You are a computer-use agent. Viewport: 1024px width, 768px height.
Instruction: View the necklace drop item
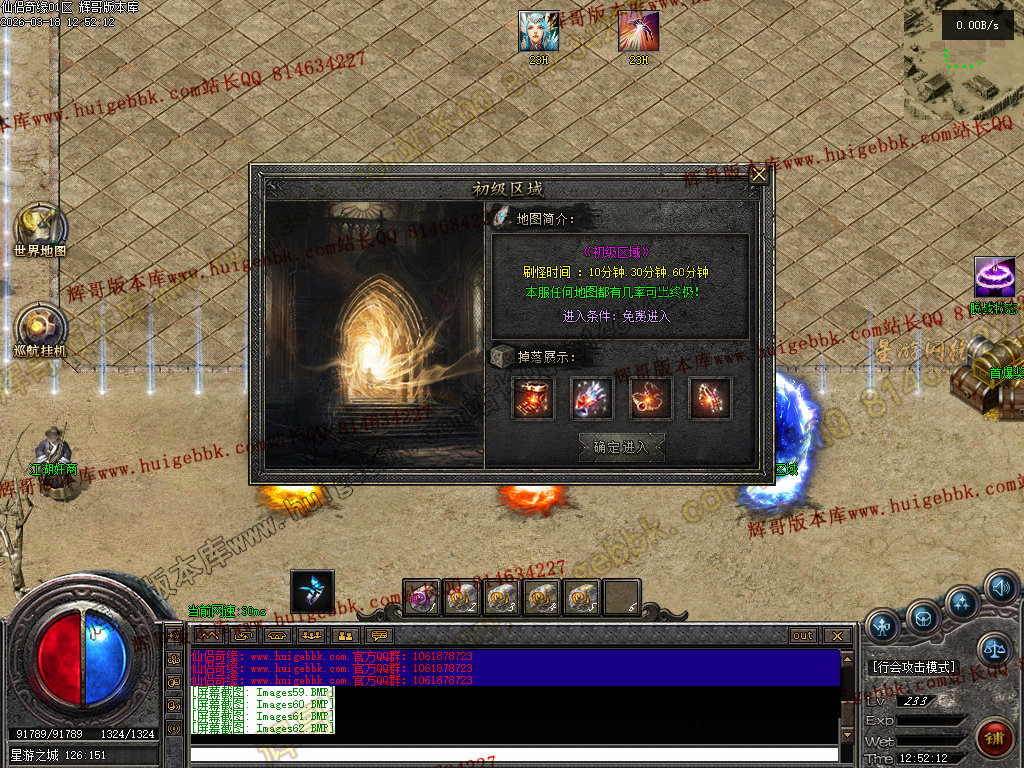click(x=650, y=398)
